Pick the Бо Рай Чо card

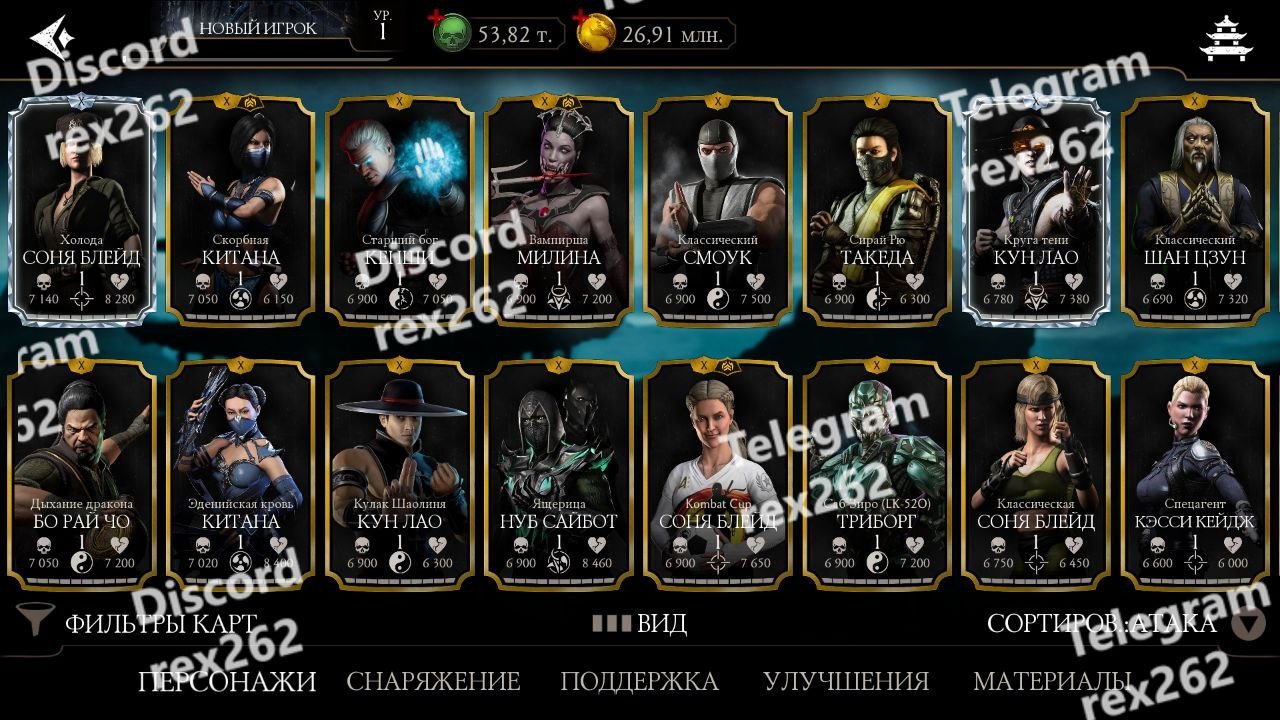tap(82, 475)
